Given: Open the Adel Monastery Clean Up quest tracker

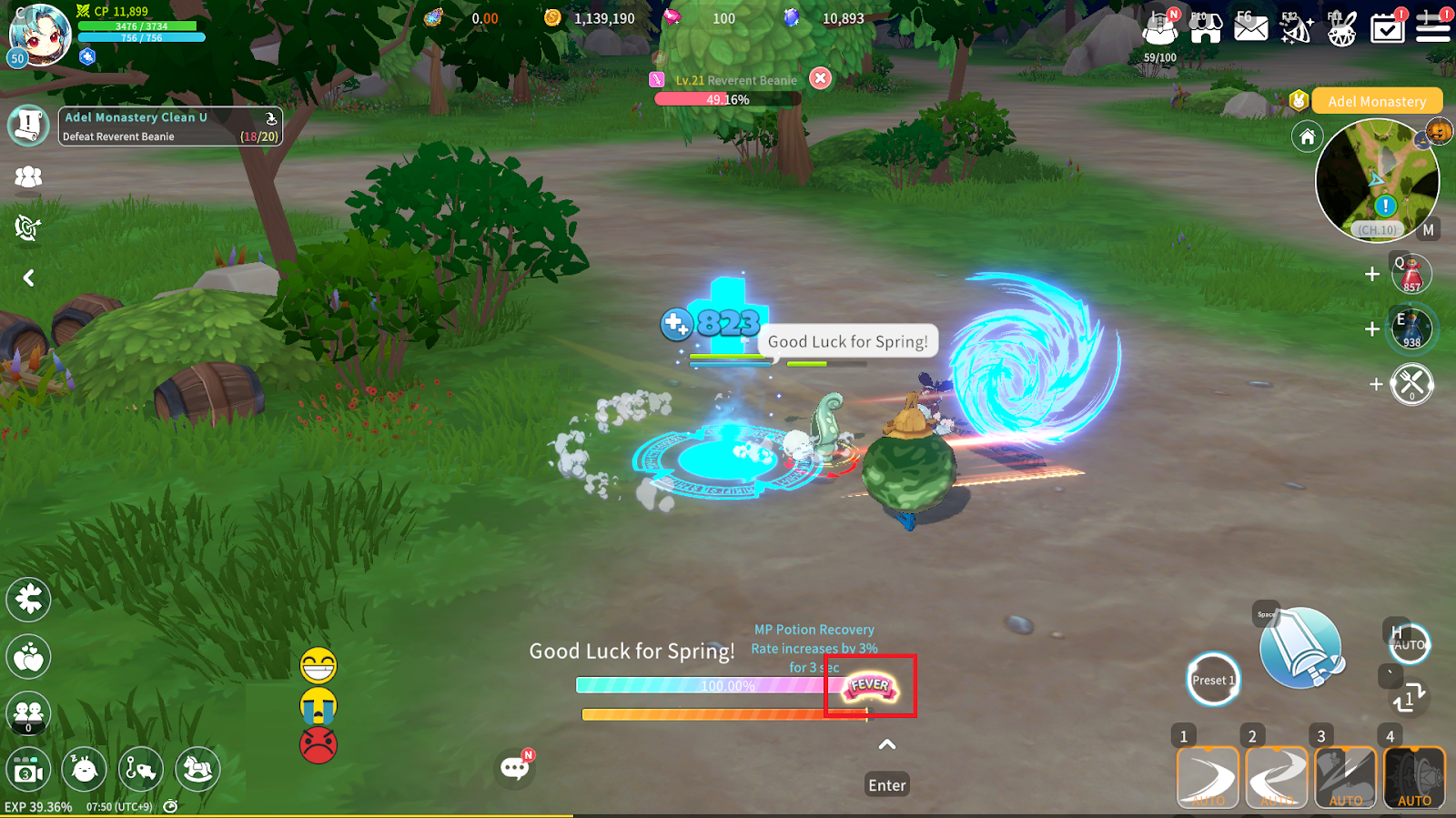Looking at the screenshot, I should (x=170, y=126).
